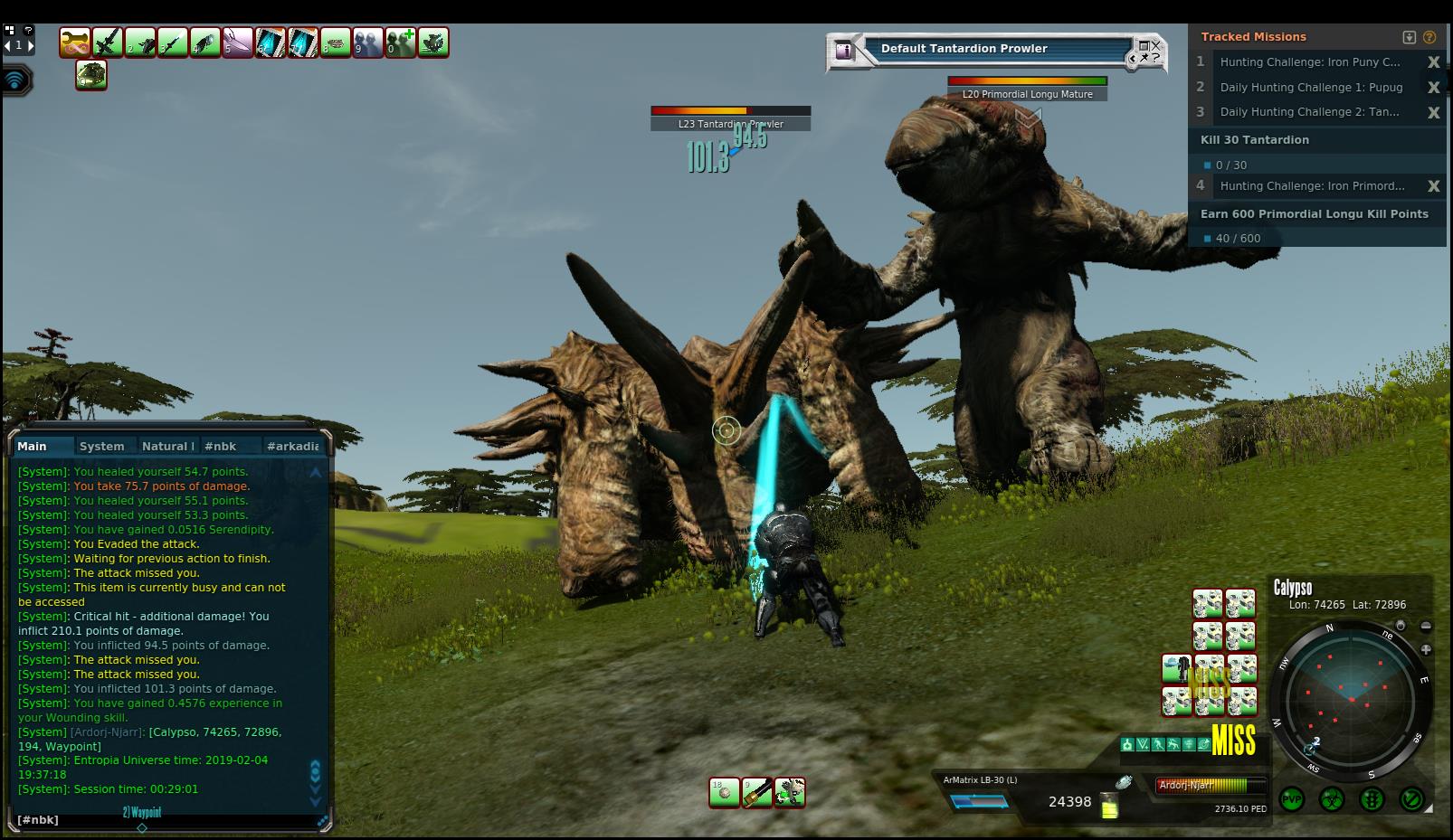Viewport: 1453px width, 840px height.
Task: Collapse the Tracked Missions panel arrow
Action: [x=1409, y=37]
